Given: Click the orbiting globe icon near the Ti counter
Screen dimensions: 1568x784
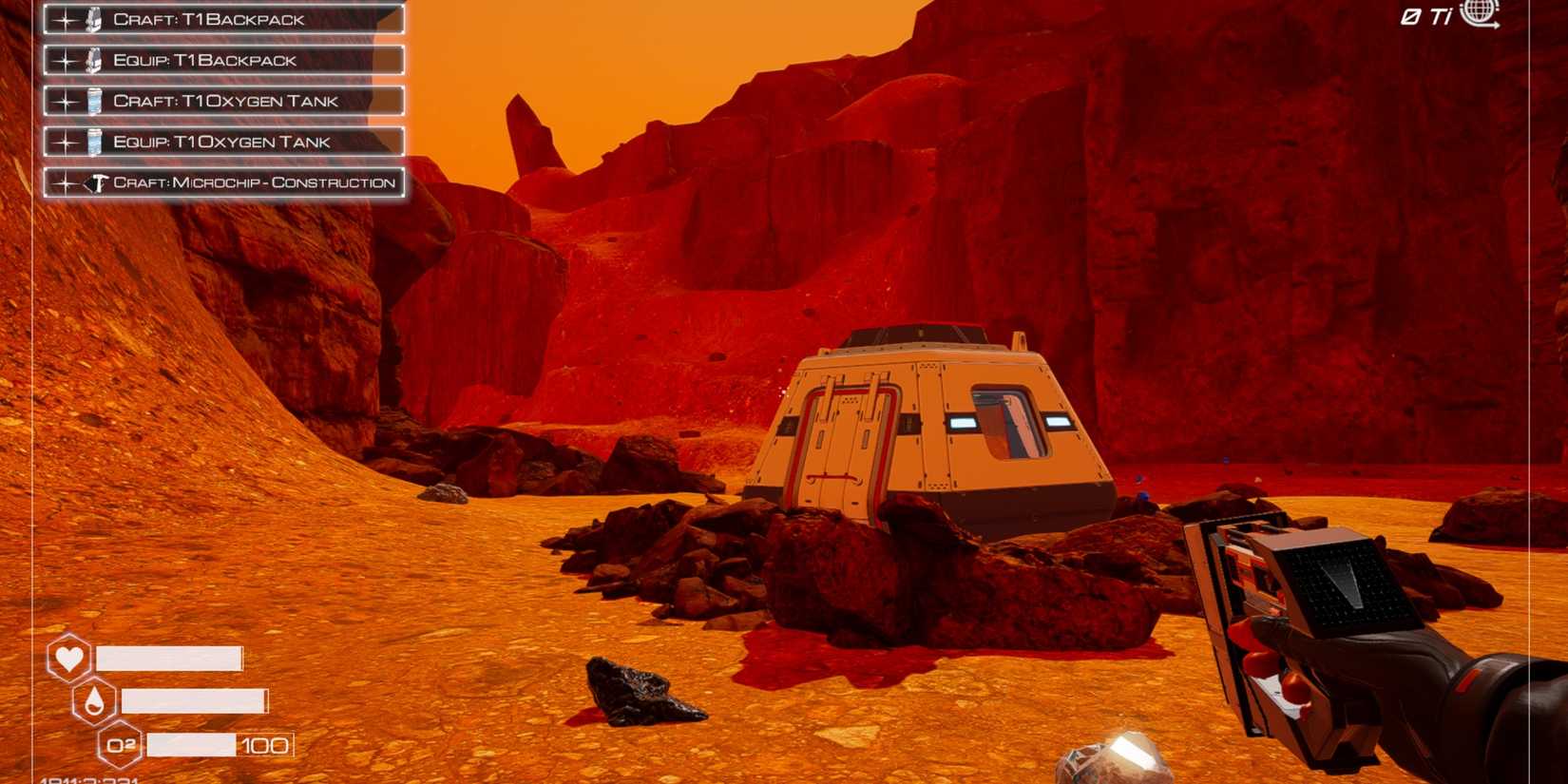Looking at the screenshot, I should (x=1476, y=16).
